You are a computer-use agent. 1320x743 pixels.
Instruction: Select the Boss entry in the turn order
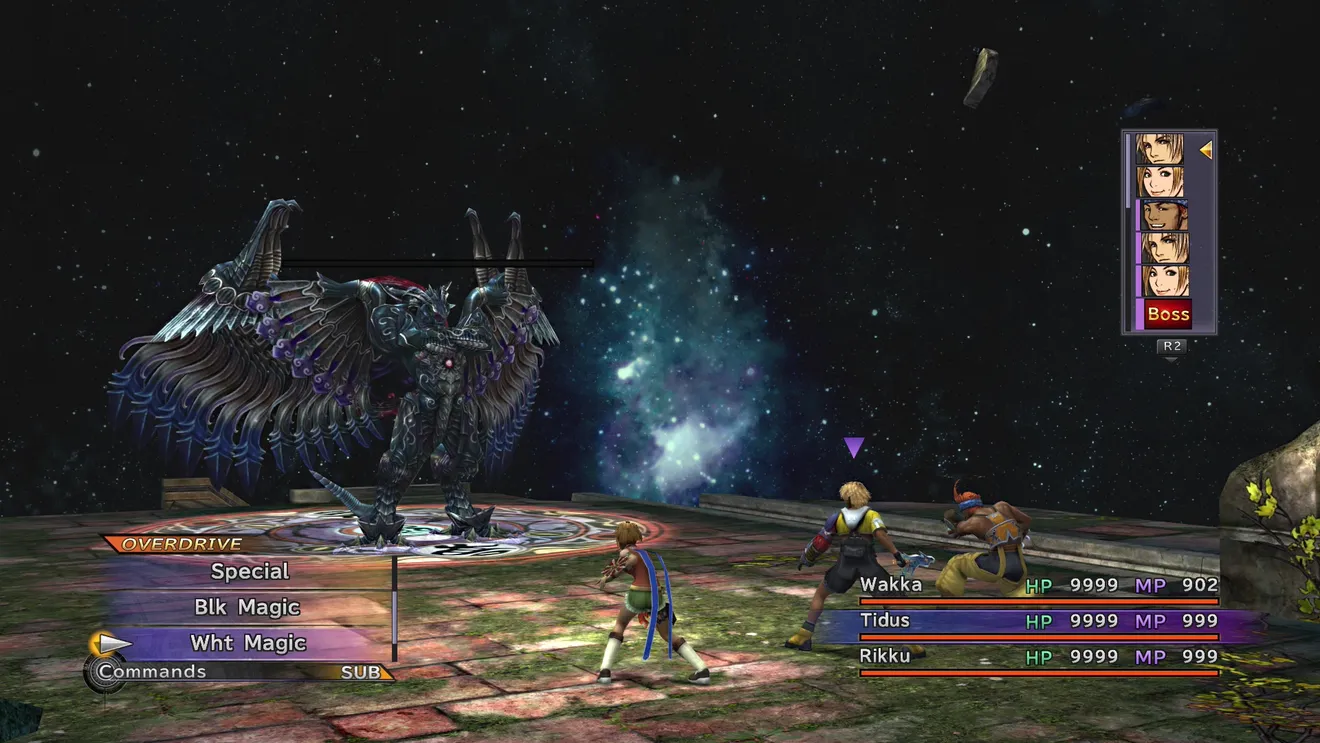(1167, 314)
